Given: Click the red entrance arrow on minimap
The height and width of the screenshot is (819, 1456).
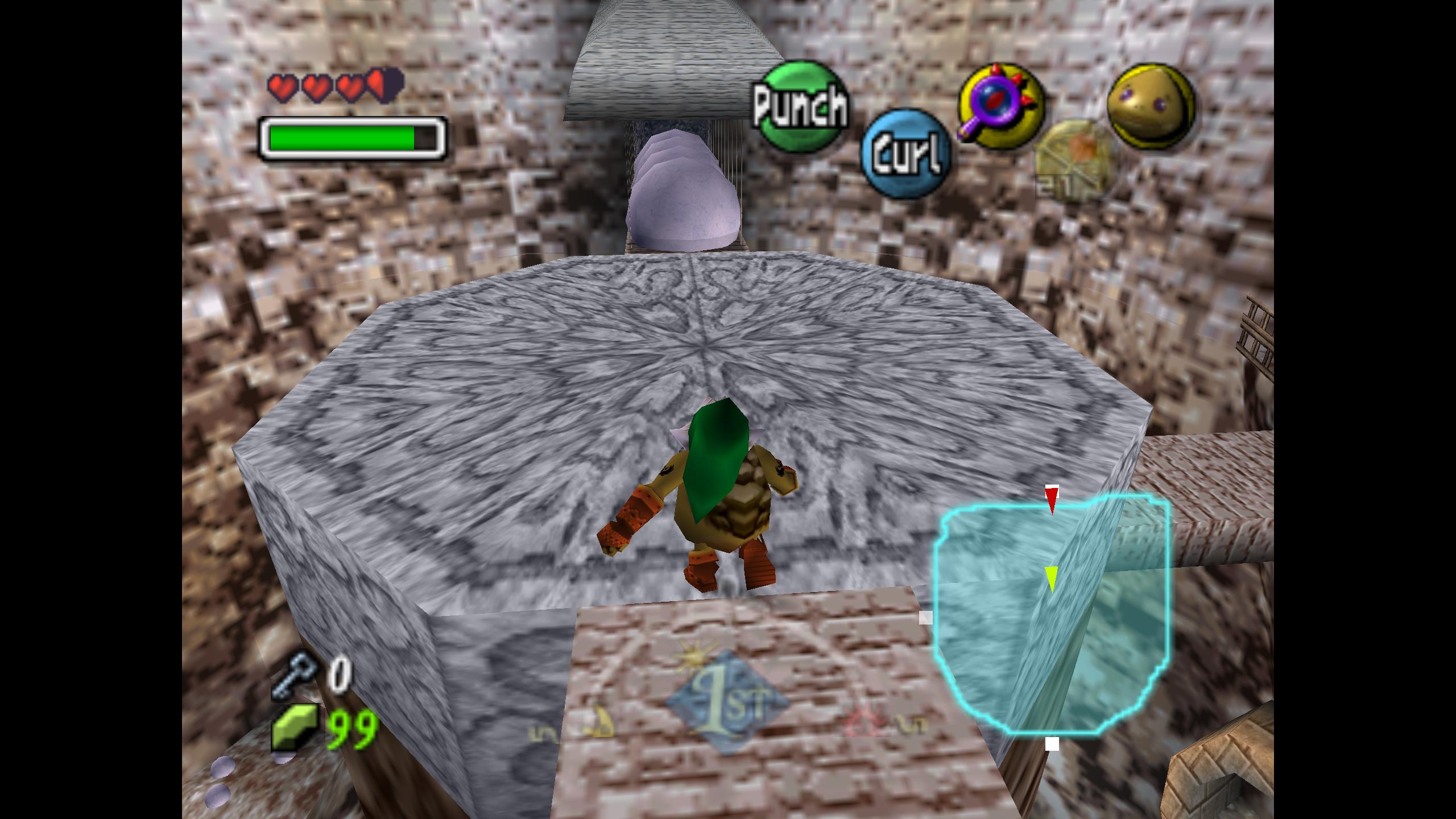Looking at the screenshot, I should (1052, 499).
